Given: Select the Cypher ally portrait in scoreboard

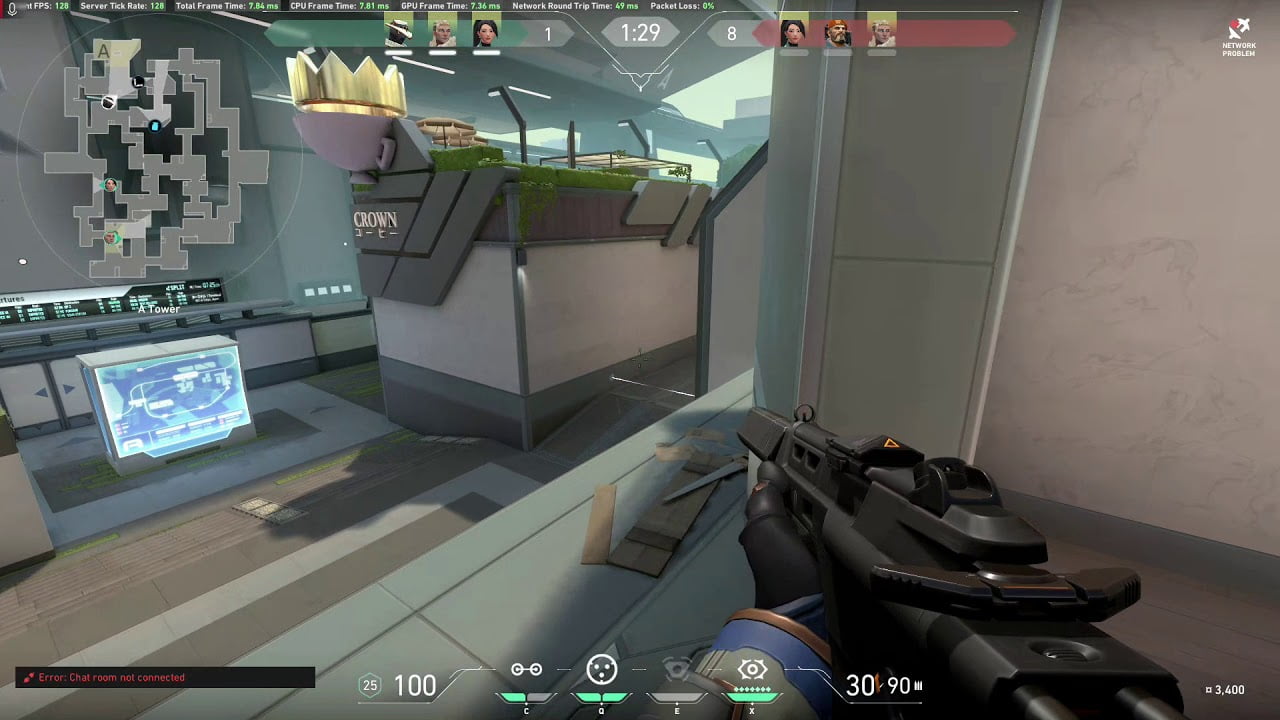Looking at the screenshot, I should click(x=398, y=32).
